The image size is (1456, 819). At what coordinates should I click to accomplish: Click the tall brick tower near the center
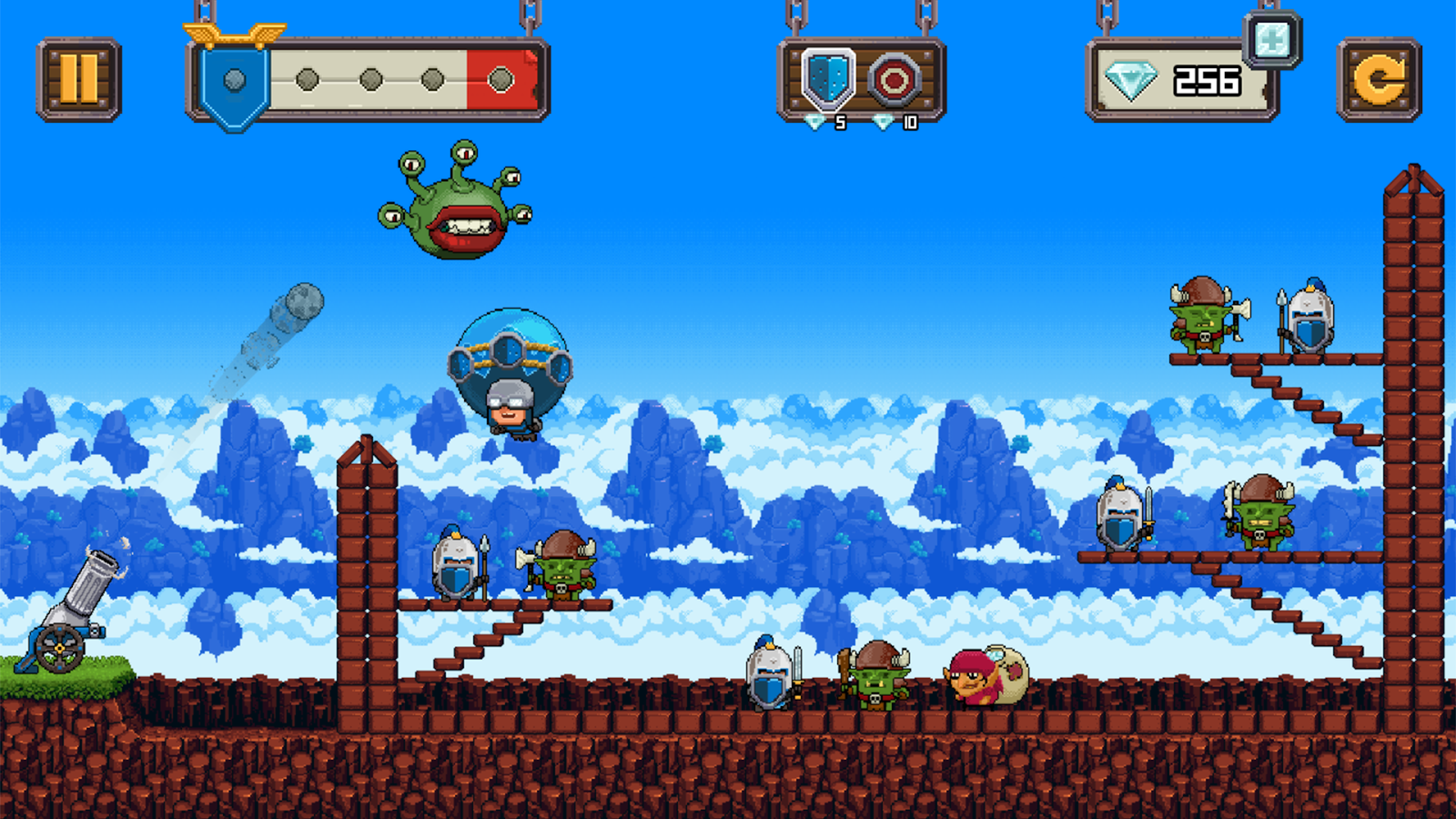tap(364, 564)
